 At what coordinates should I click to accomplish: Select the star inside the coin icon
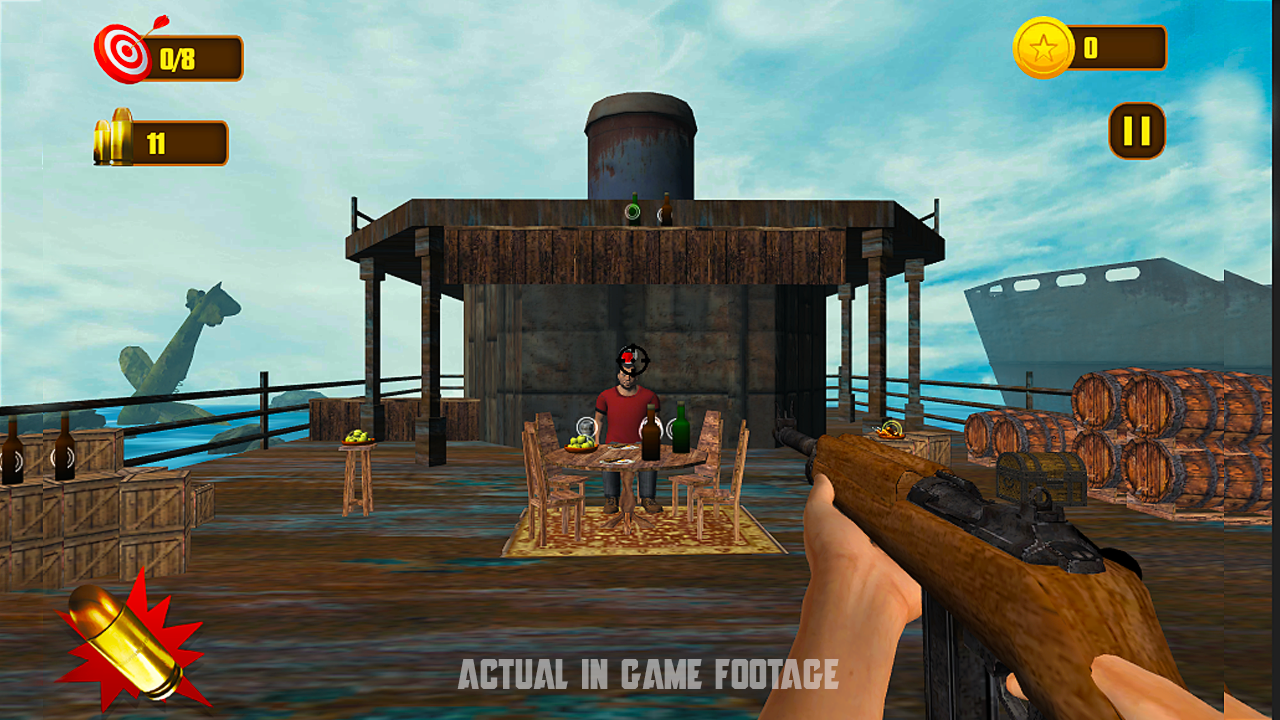pos(1046,45)
